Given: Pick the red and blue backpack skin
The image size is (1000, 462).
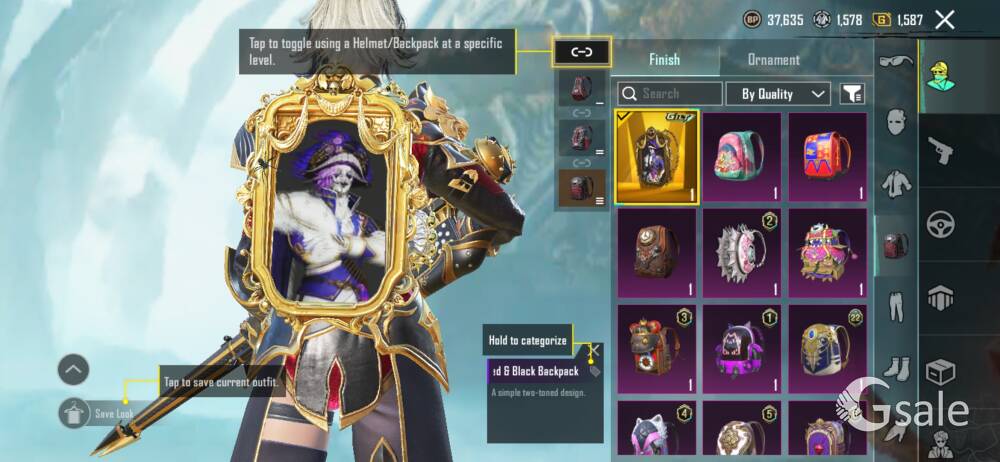Looking at the screenshot, I should pos(827,156).
